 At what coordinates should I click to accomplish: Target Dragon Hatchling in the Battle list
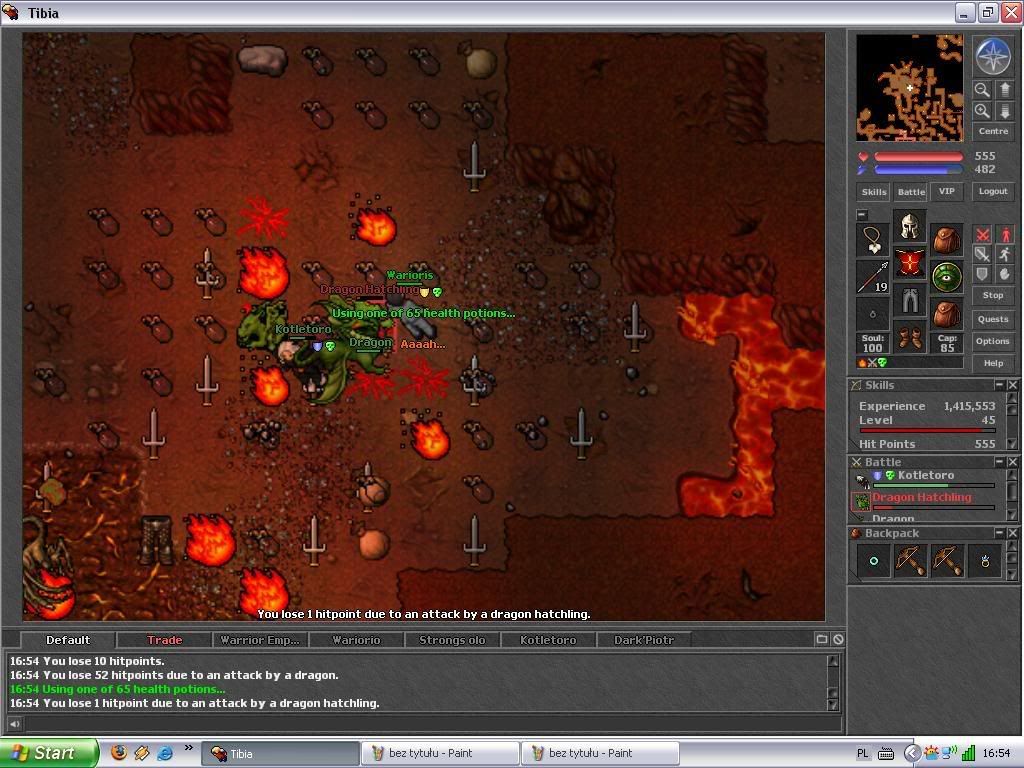click(x=921, y=498)
